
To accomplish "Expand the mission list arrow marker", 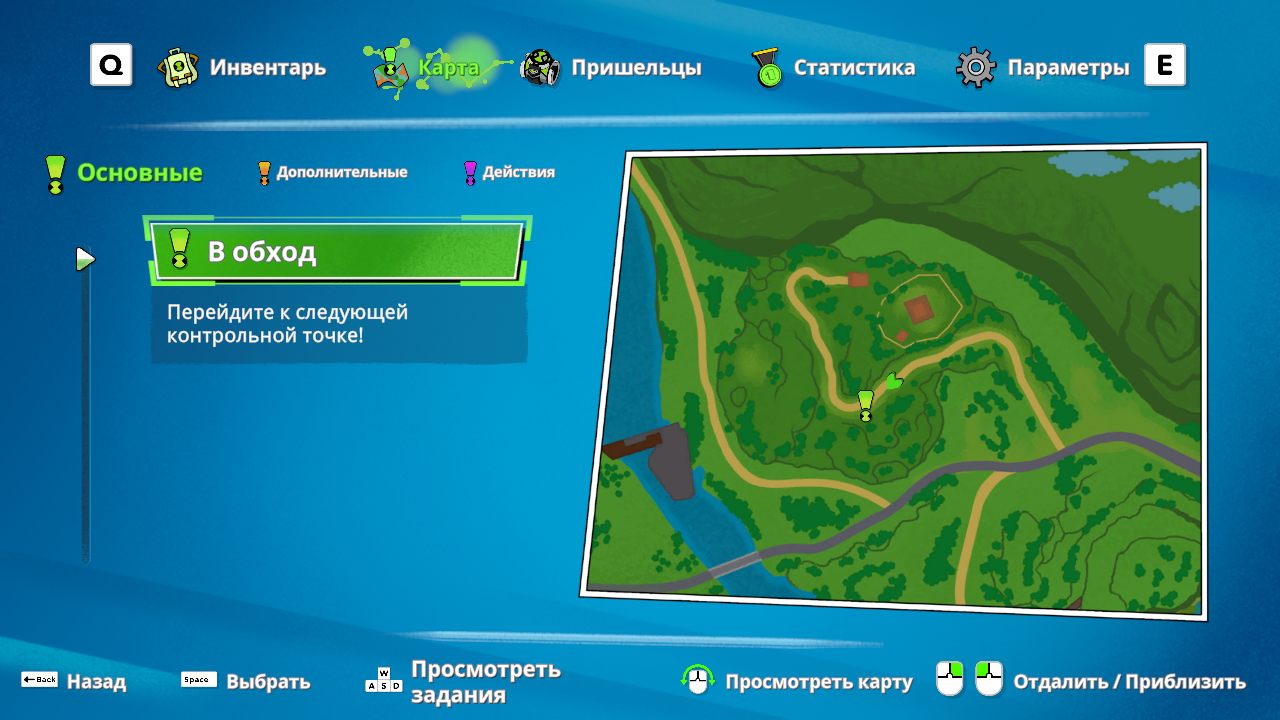I will 85,258.
